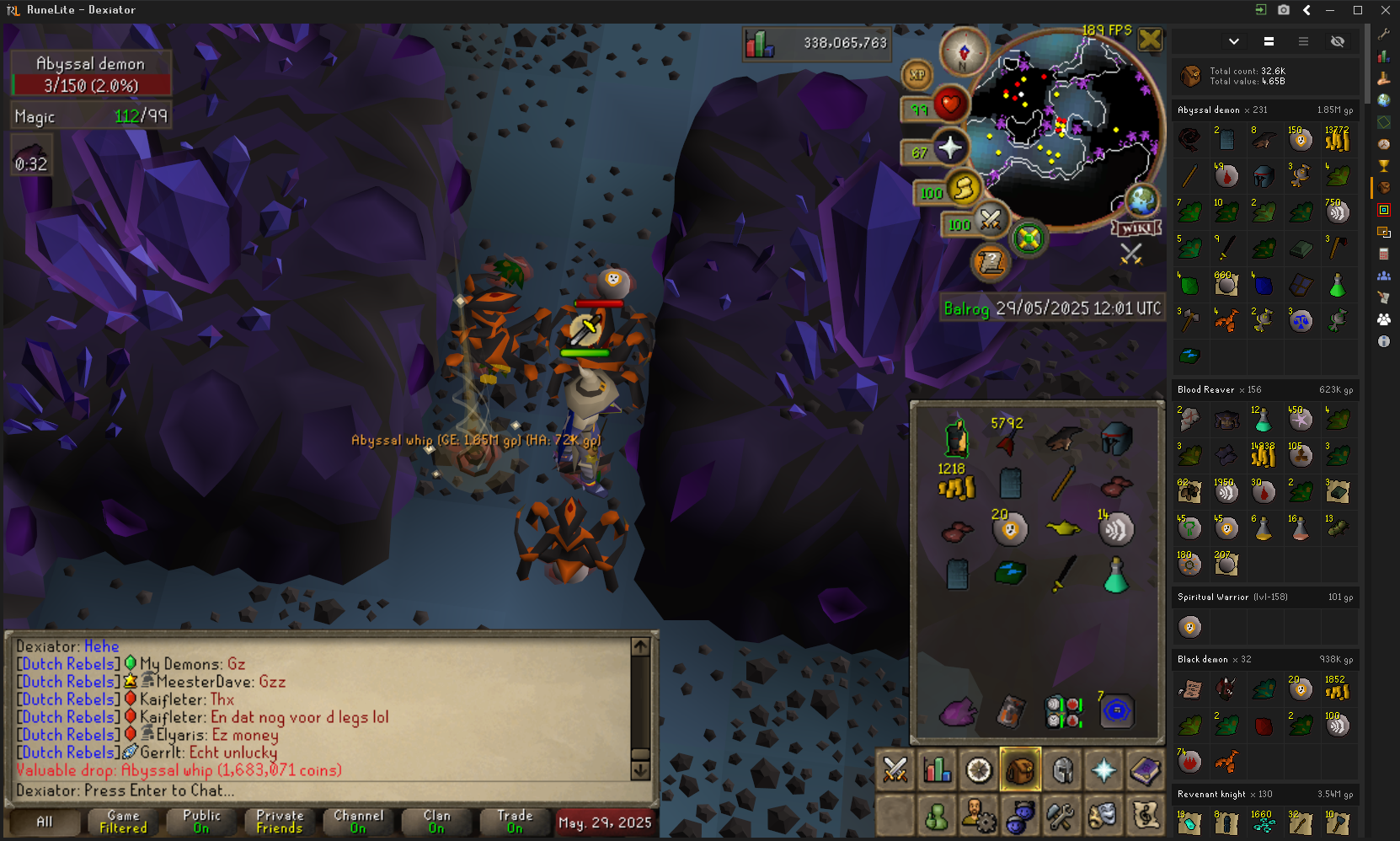Screen dimensions: 1400x841
Task: Show the Worn Equipment tab
Action: coord(1062,769)
